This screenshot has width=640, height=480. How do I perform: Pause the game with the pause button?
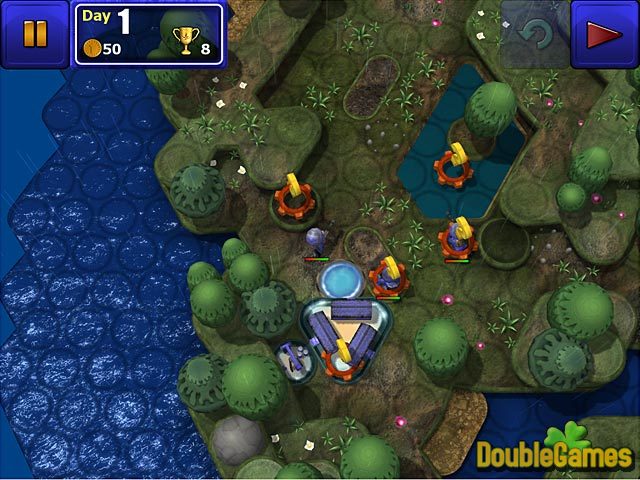coord(34,34)
